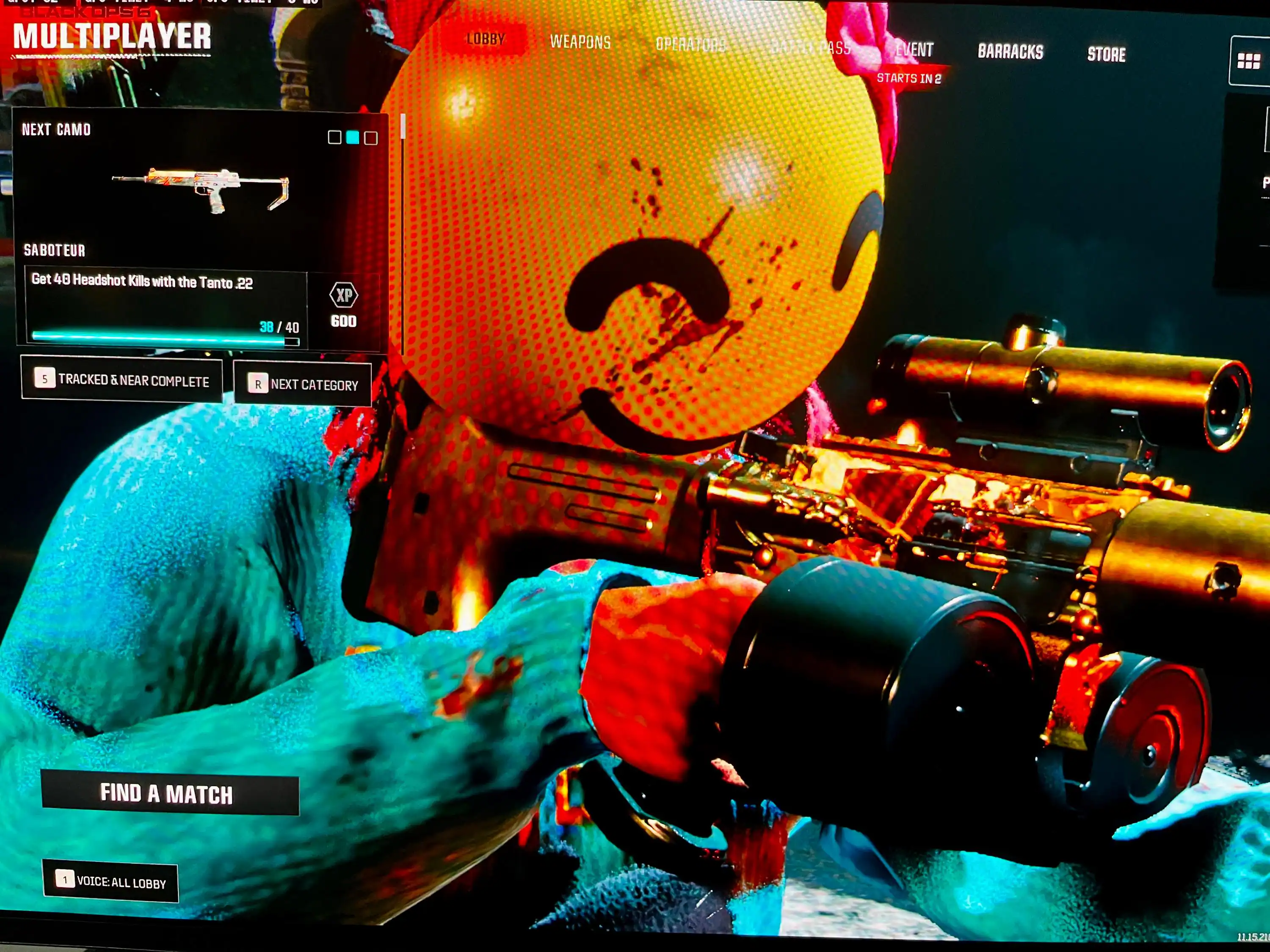The height and width of the screenshot is (952, 1270).
Task: Open the Saboteur headshot challenge card
Action: [166, 308]
